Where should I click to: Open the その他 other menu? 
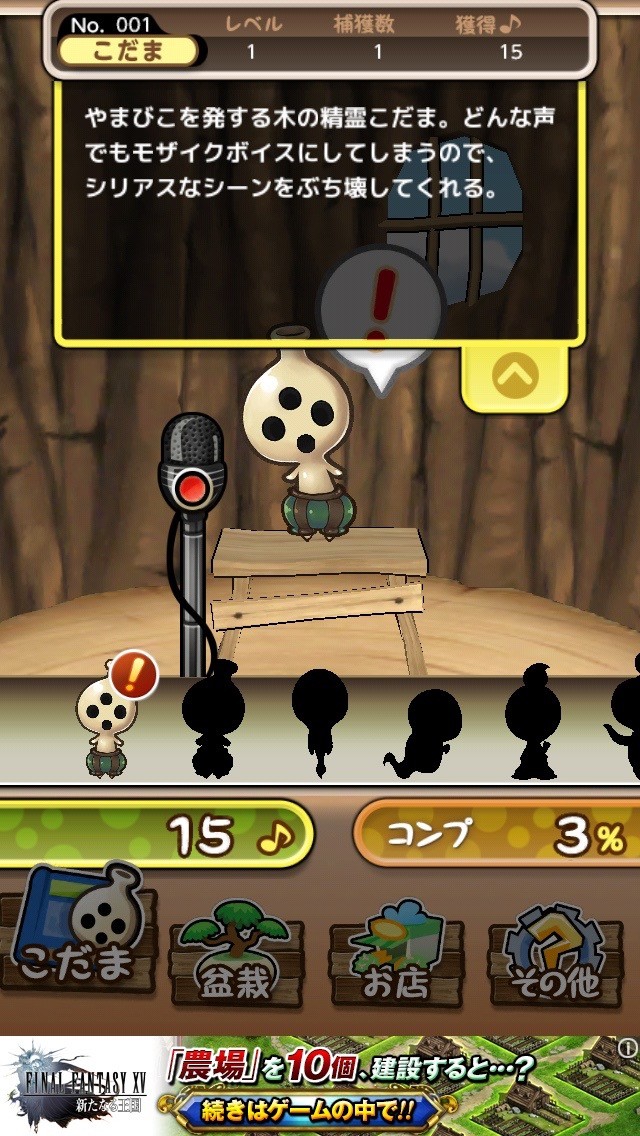coord(558,952)
